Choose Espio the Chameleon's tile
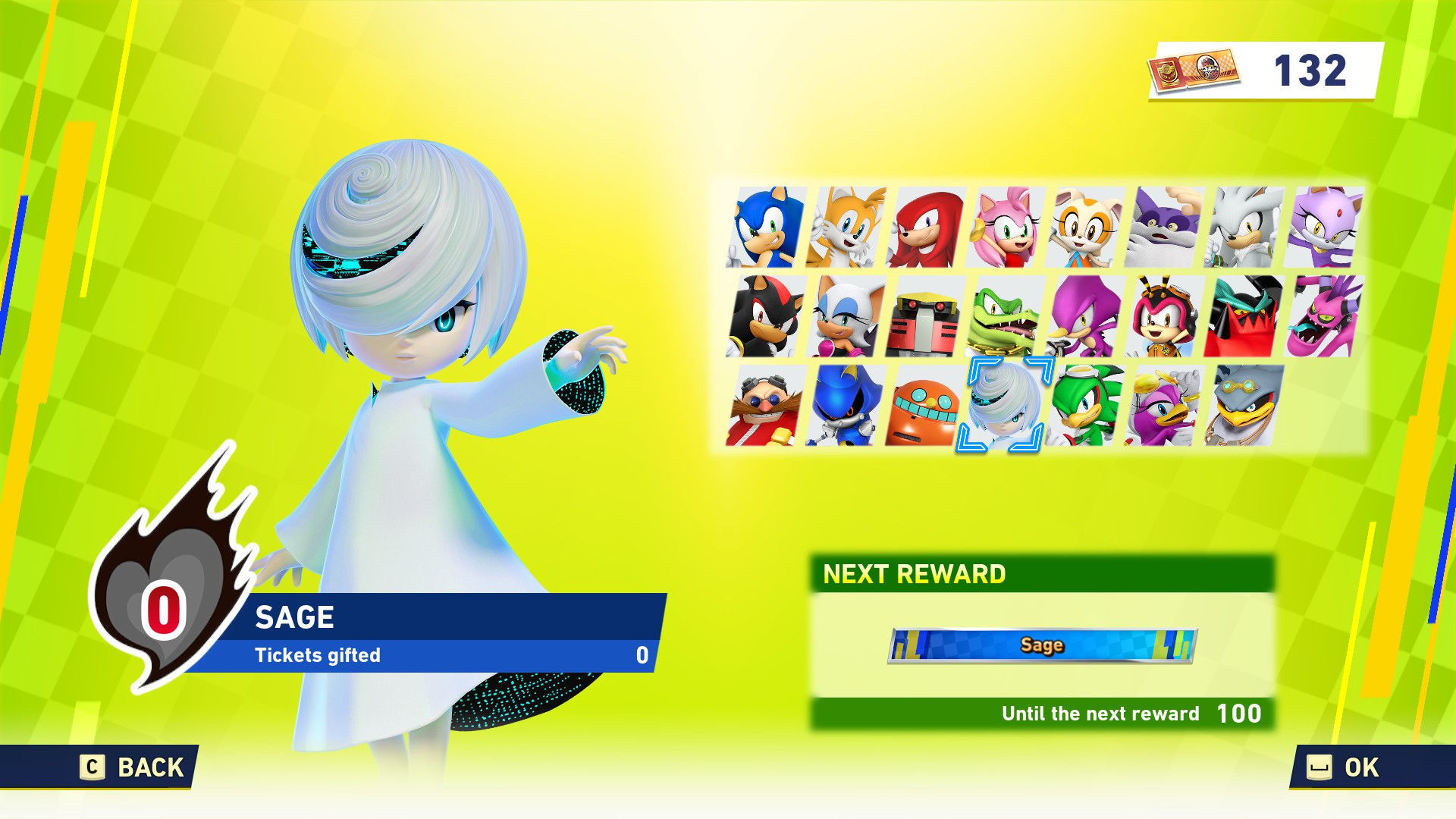This screenshot has width=1456, height=819. click(x=1085, y=316)
